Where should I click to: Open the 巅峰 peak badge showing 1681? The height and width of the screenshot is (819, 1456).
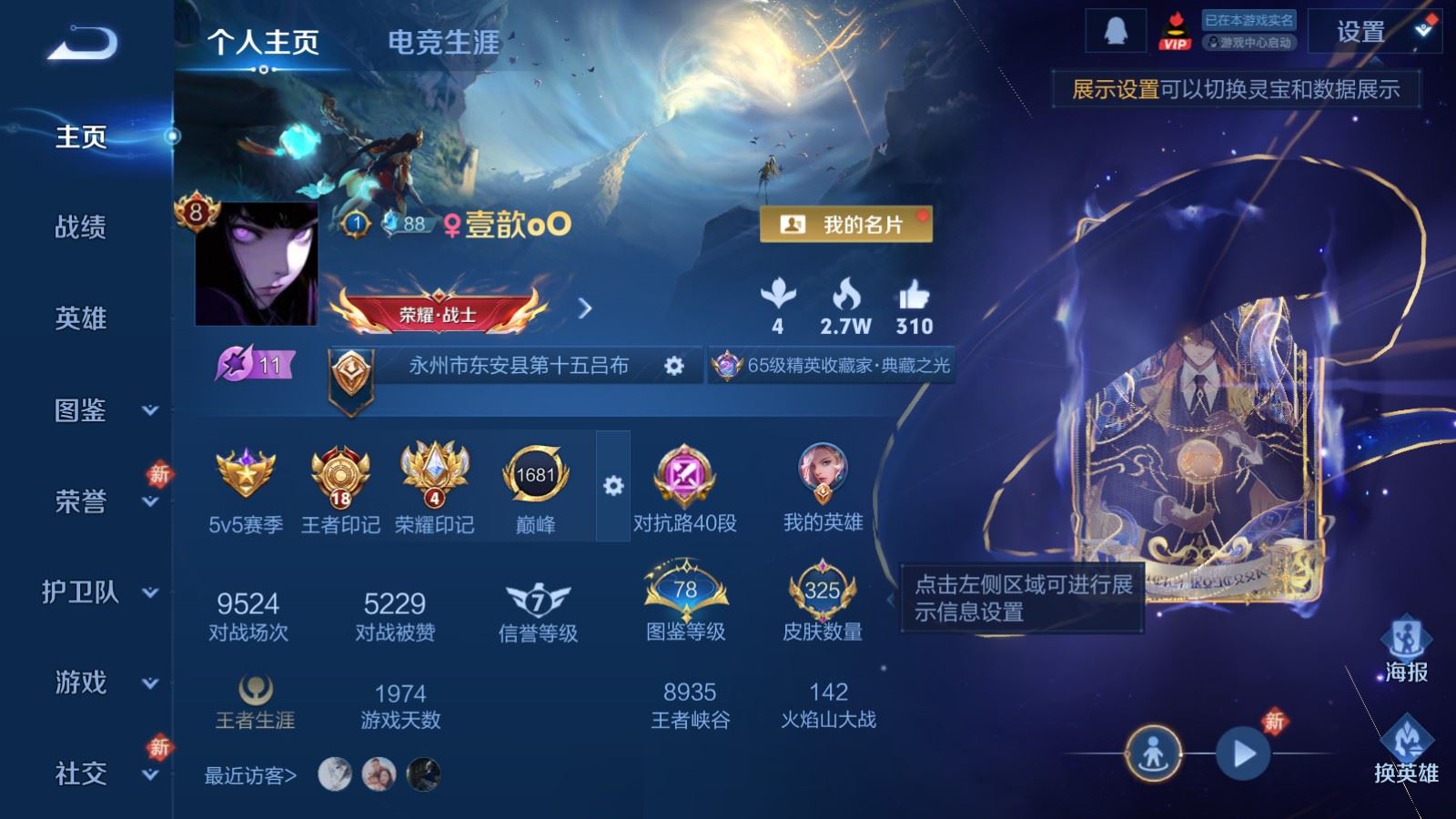point(536,475)
